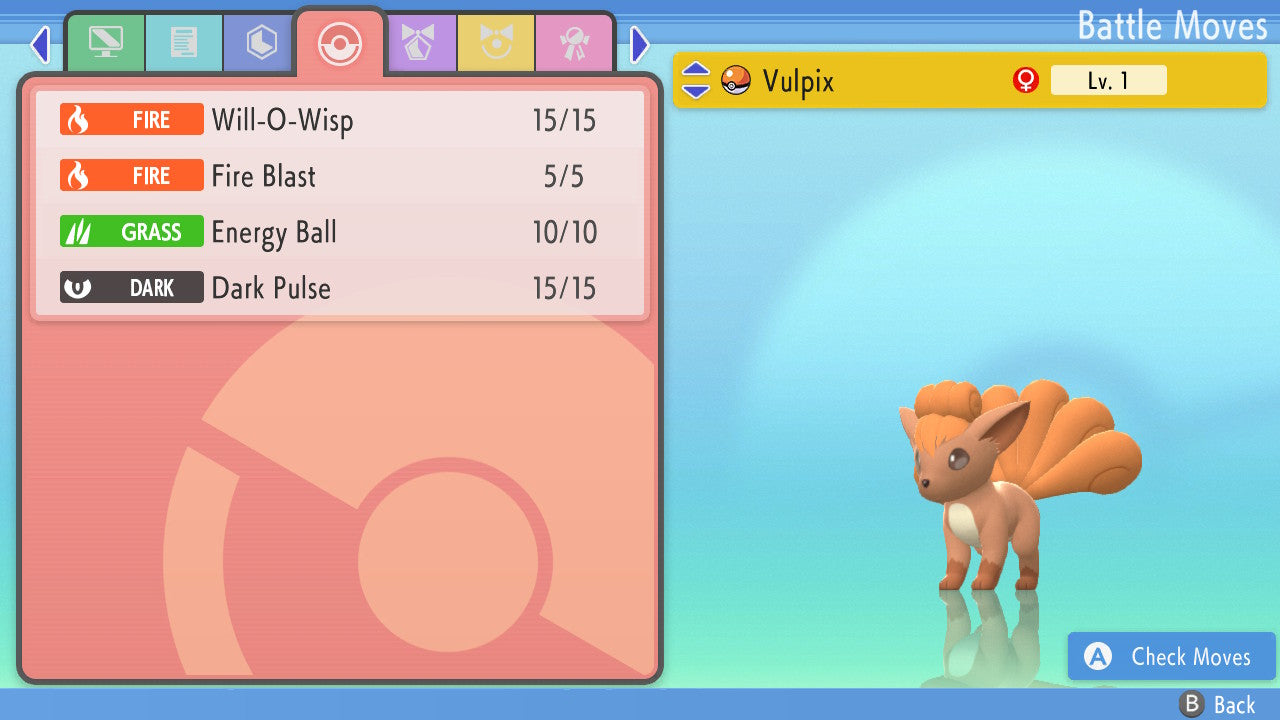Switch to the Condition tab

tap(497, 42)
